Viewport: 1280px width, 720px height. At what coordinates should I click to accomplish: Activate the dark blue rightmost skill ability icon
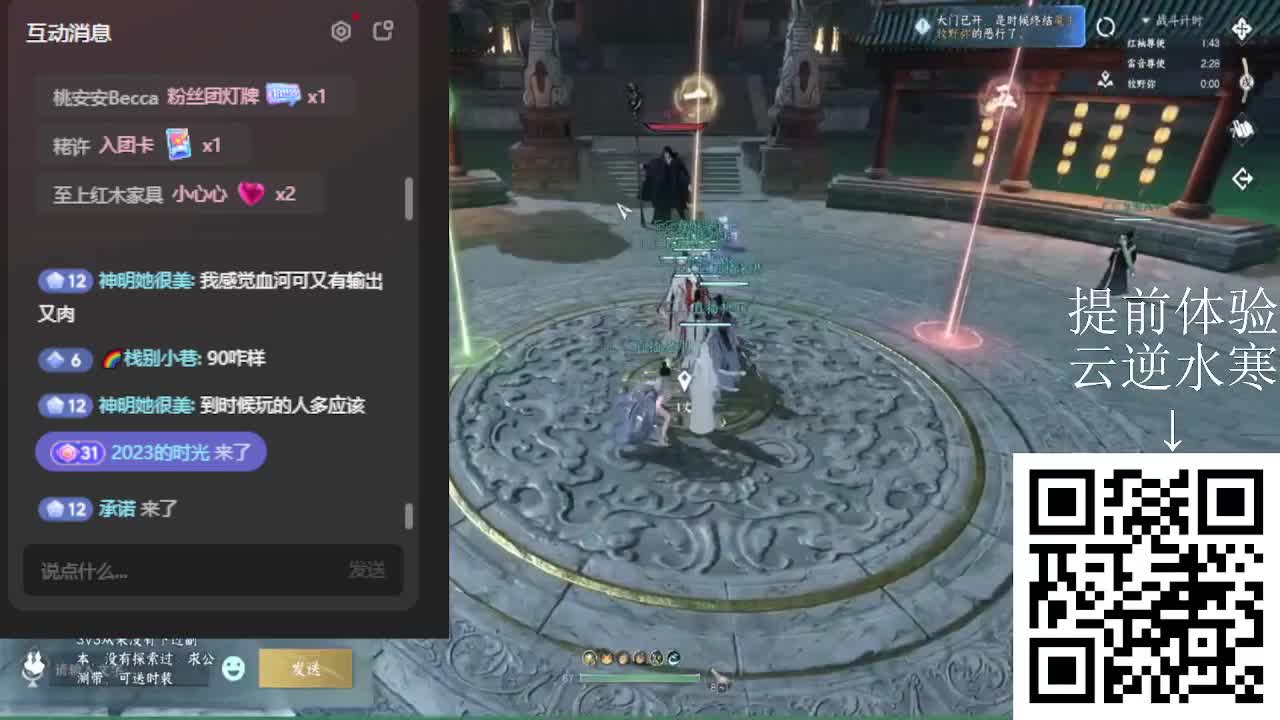pyautogui.click(x=674, y=658)
